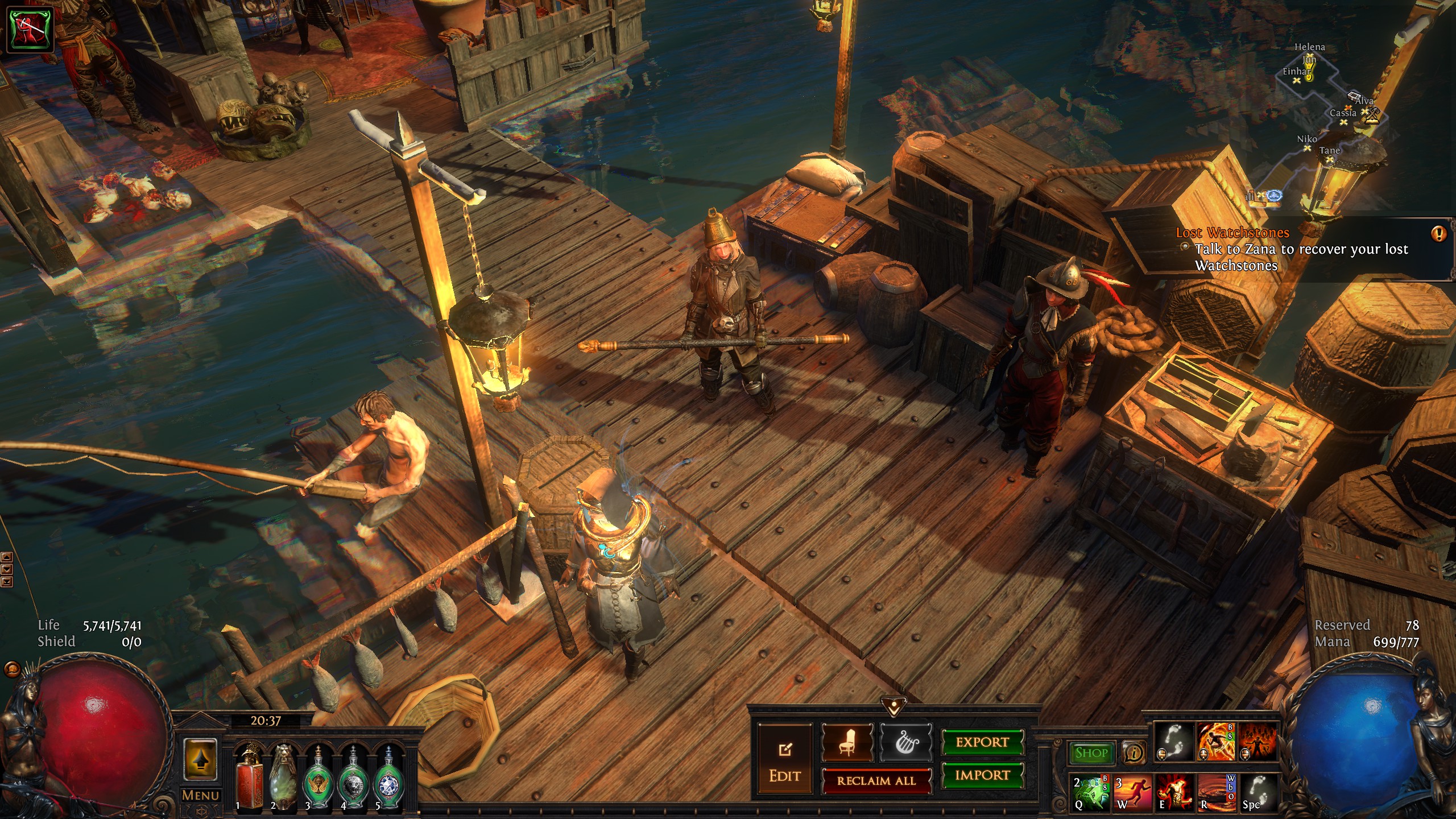Open the Shop
Screen dimensions: 1456x819
click(1091, 753)
